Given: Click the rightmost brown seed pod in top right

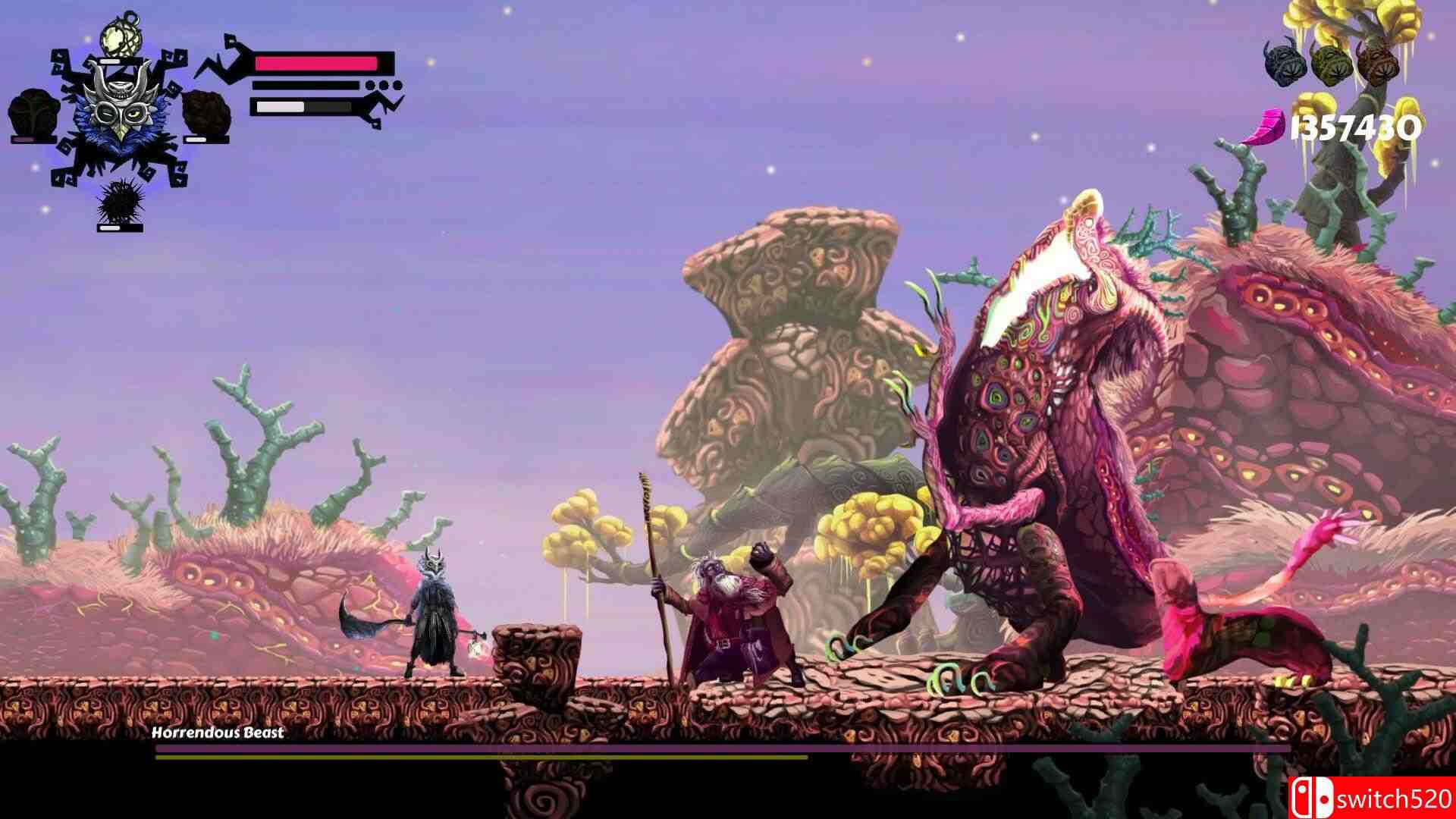Looking at the screenshot, I should pyautogui.click(x=1379, y=64).
